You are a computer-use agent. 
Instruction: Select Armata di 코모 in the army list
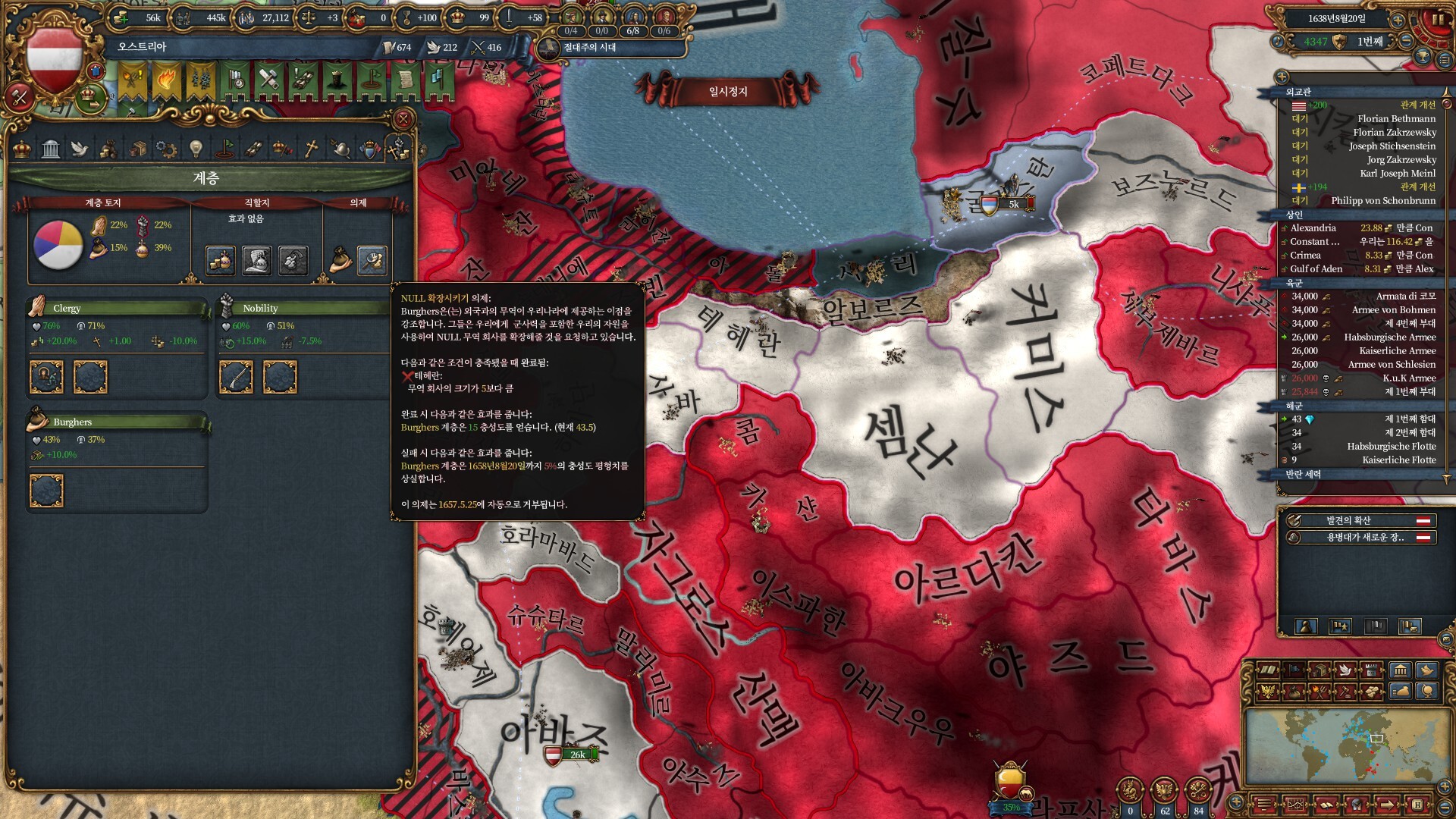(1403, 298)
